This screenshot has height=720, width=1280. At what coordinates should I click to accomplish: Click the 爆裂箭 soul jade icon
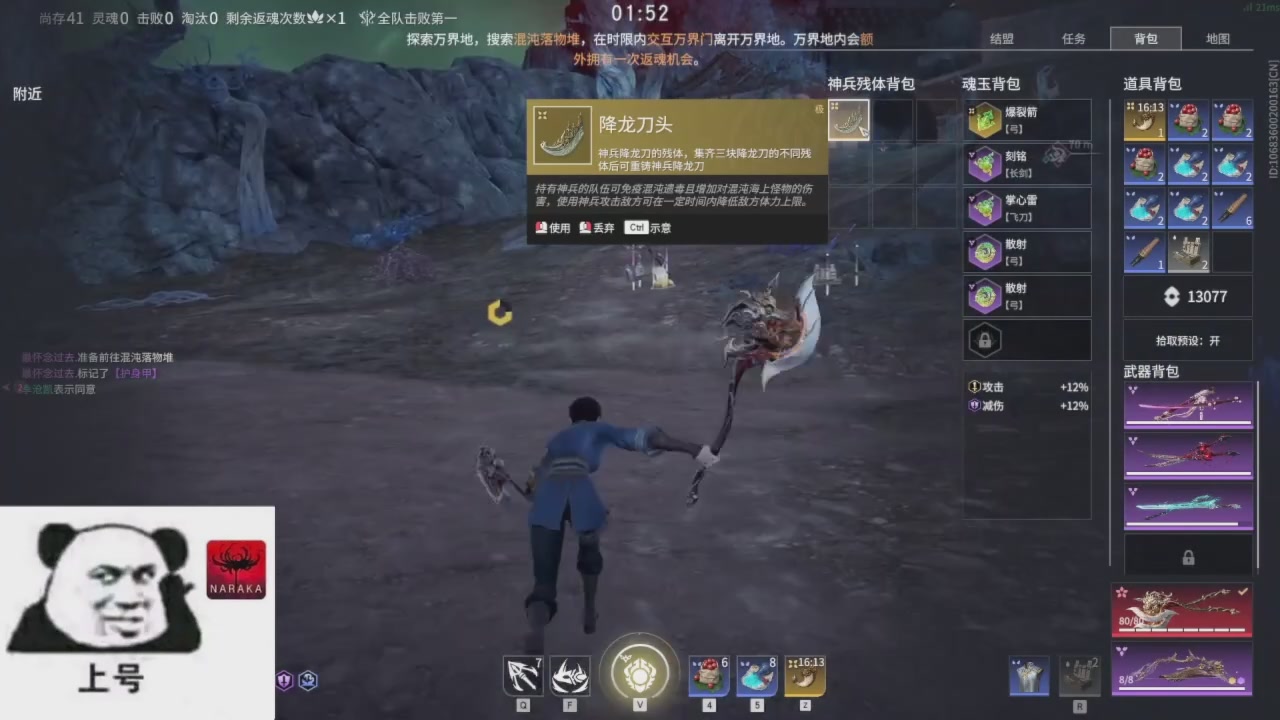[985, 119]
